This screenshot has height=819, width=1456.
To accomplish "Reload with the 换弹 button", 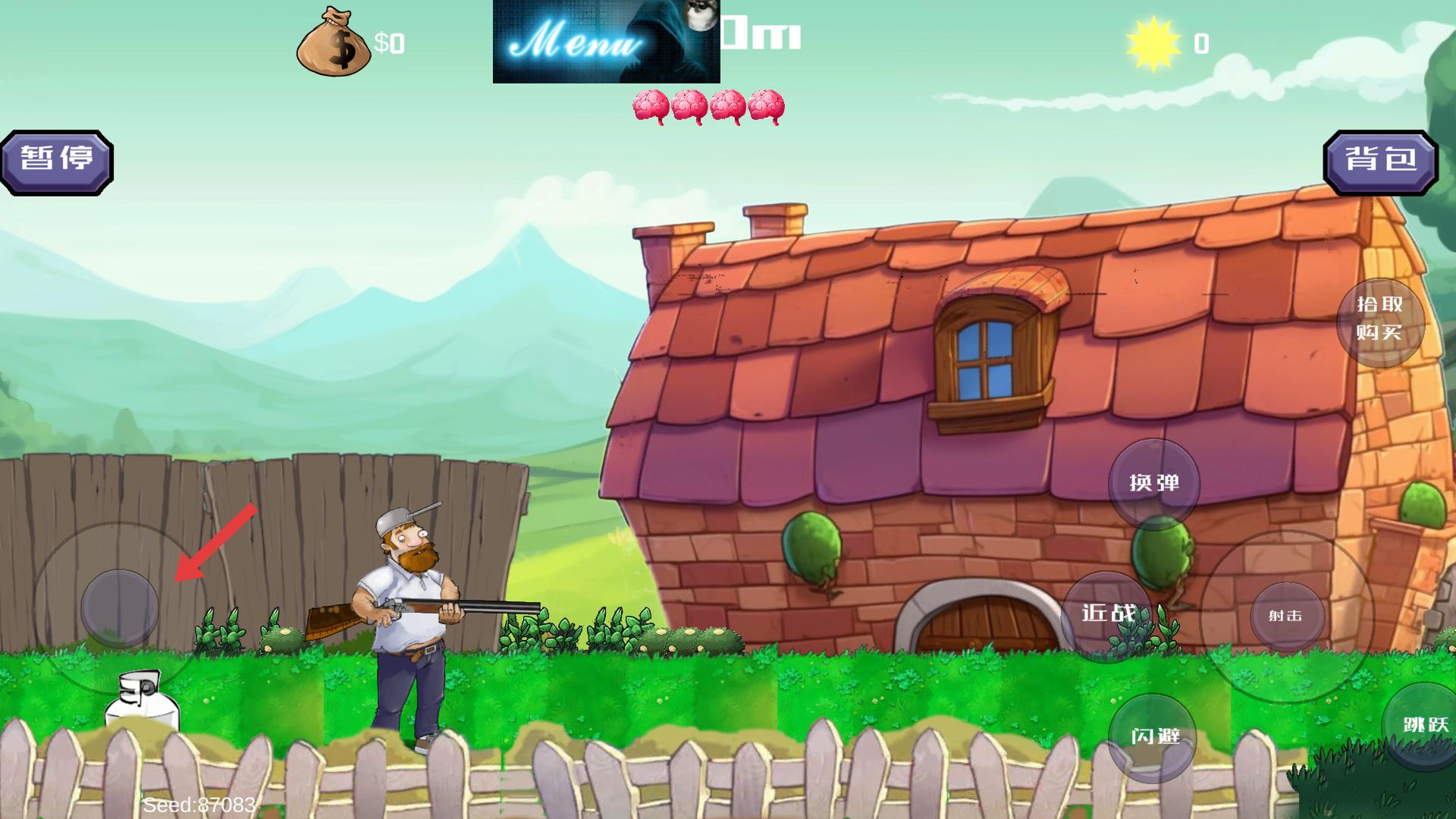I will coord(1153,483).
